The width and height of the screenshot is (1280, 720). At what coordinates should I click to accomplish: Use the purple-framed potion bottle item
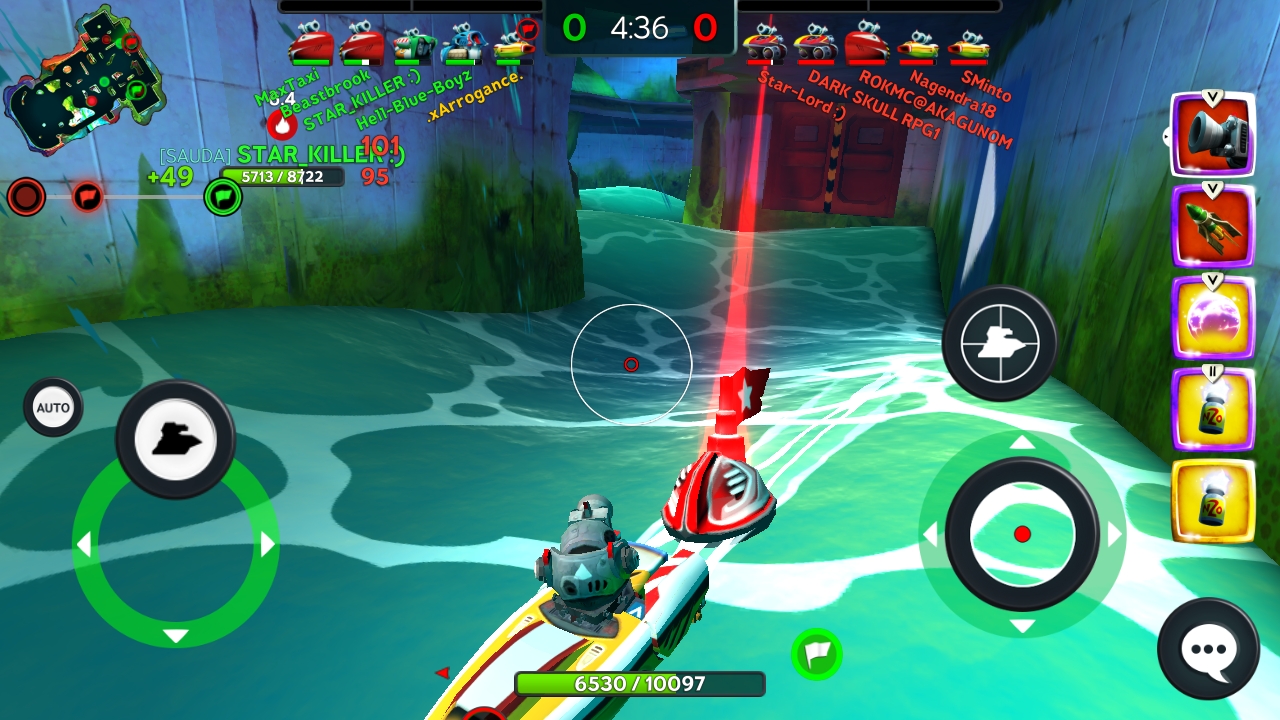(1213, 410)
